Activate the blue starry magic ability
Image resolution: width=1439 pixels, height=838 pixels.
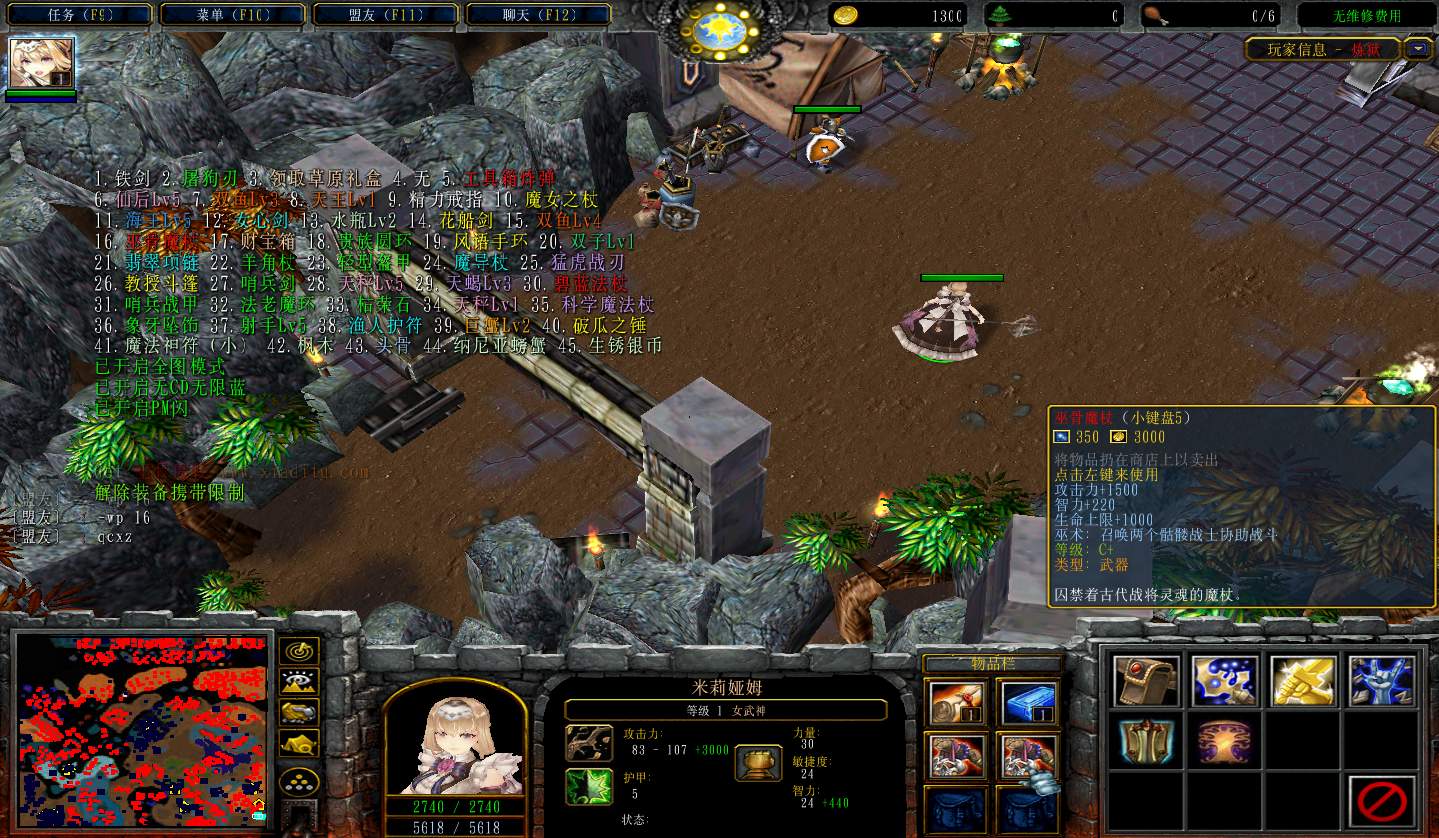[x=1223, y=682]
